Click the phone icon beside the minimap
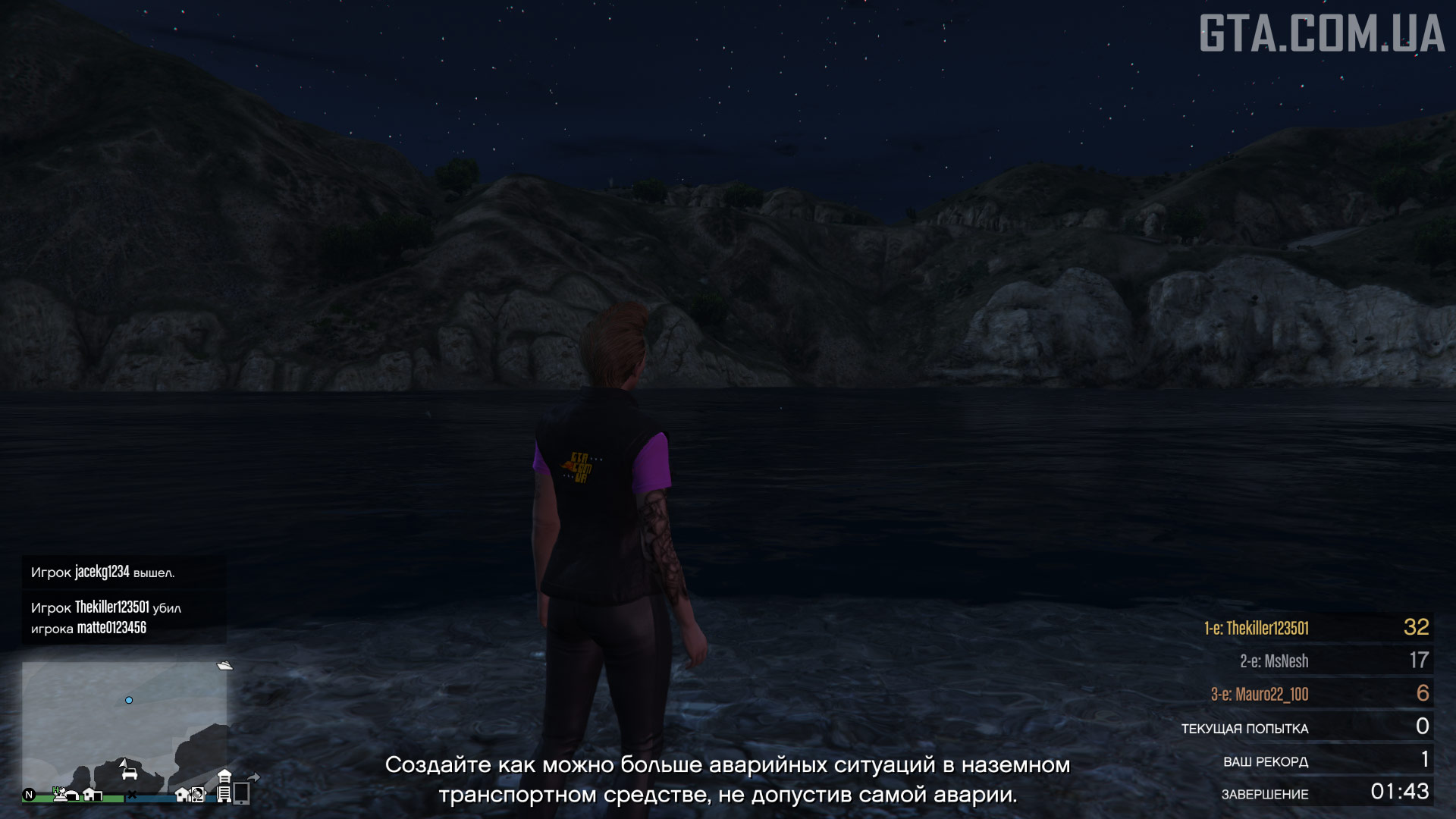 (242, 793)
